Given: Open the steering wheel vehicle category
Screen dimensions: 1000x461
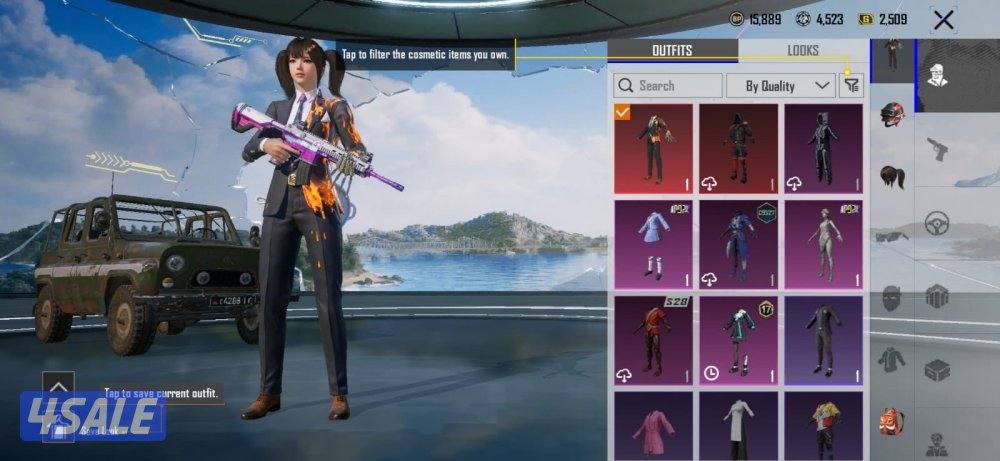Looking at the screenshot, I should click(x=937, y=222).
